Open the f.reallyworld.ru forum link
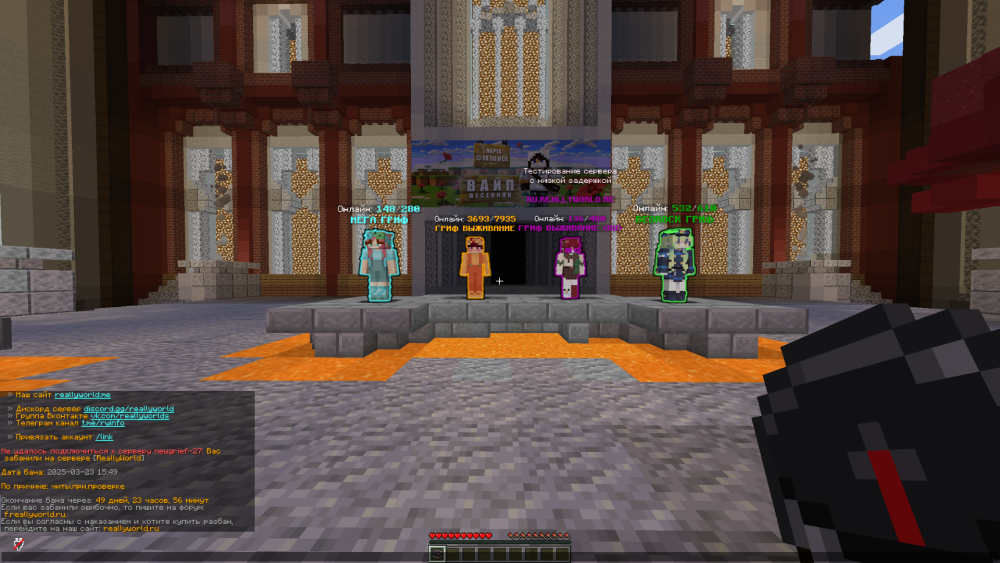1000x563 pixels. (x=34, y=514)
